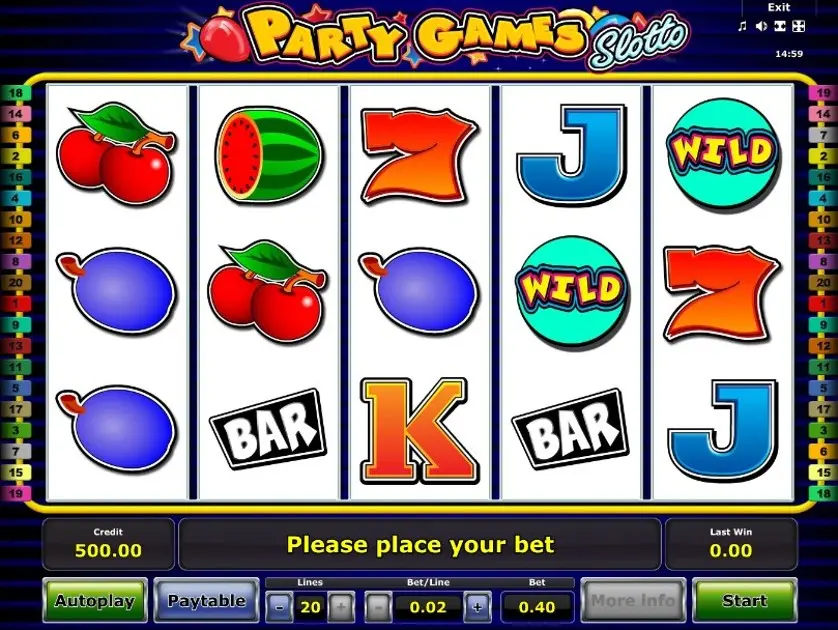Open the Paytable
838x630 pixels.
206,601
